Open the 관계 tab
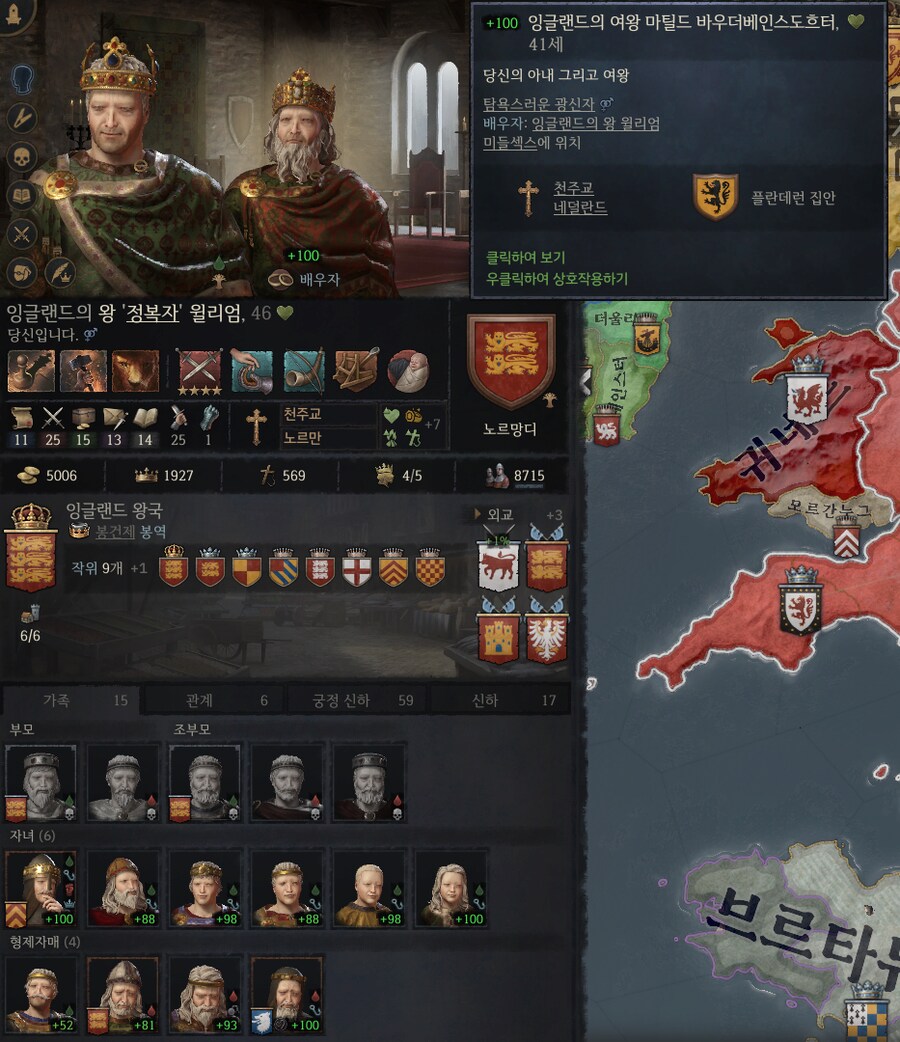The width and height of the screenshot is (900, 1042). [x=215, y=701]
